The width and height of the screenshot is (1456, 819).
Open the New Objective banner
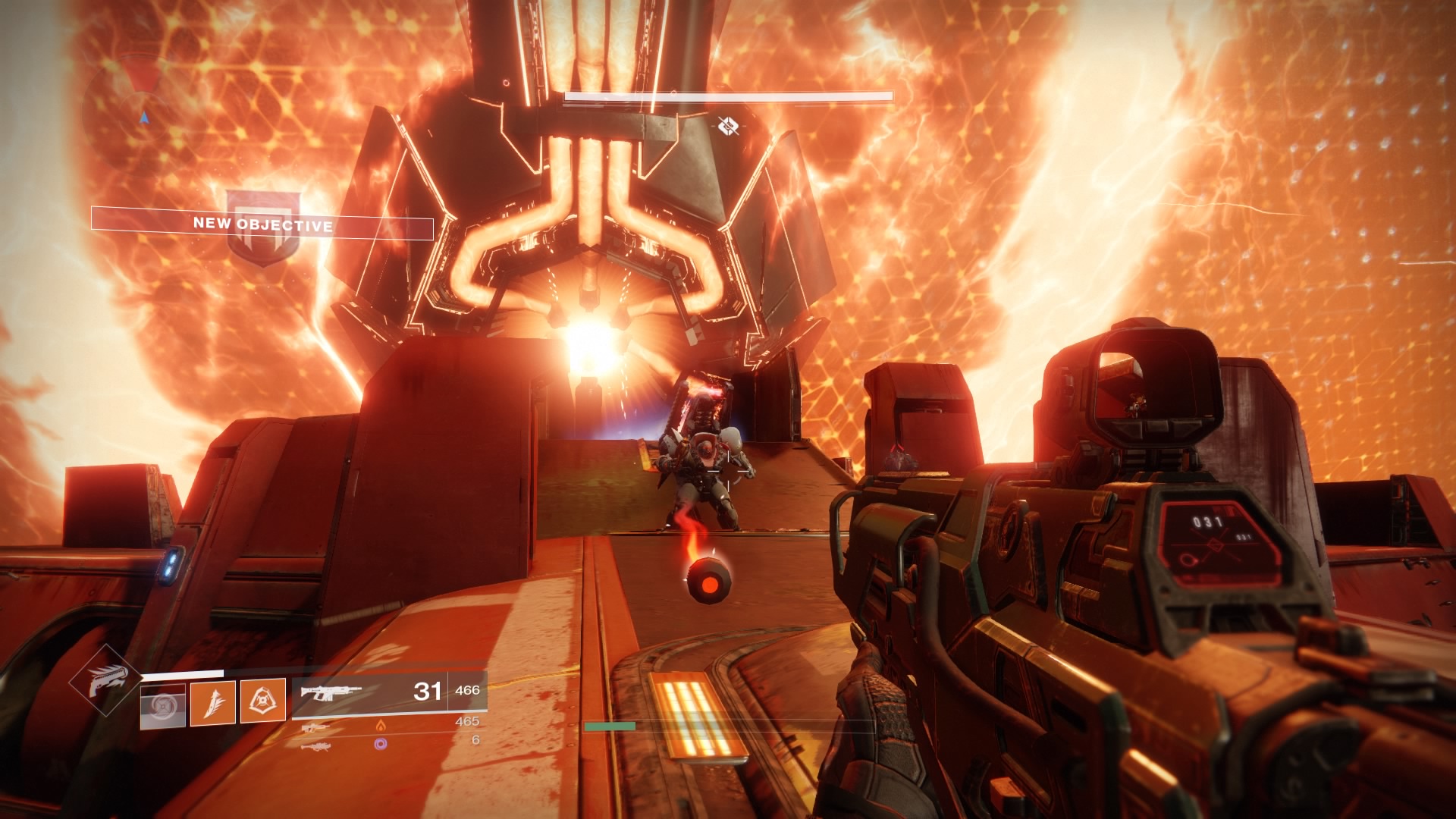click(262, 225)
